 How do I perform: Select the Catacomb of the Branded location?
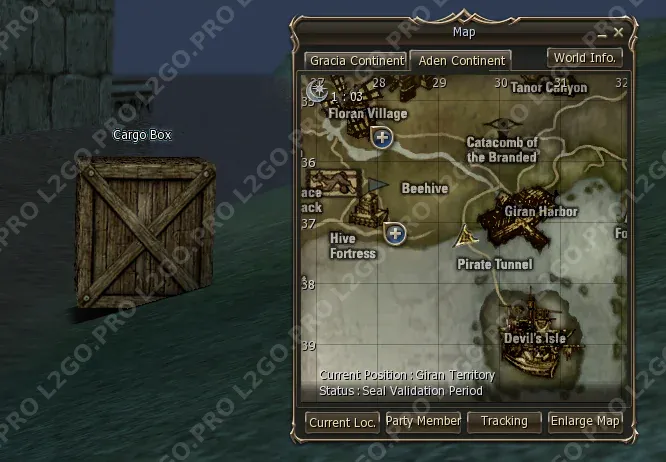coord(502,149)
